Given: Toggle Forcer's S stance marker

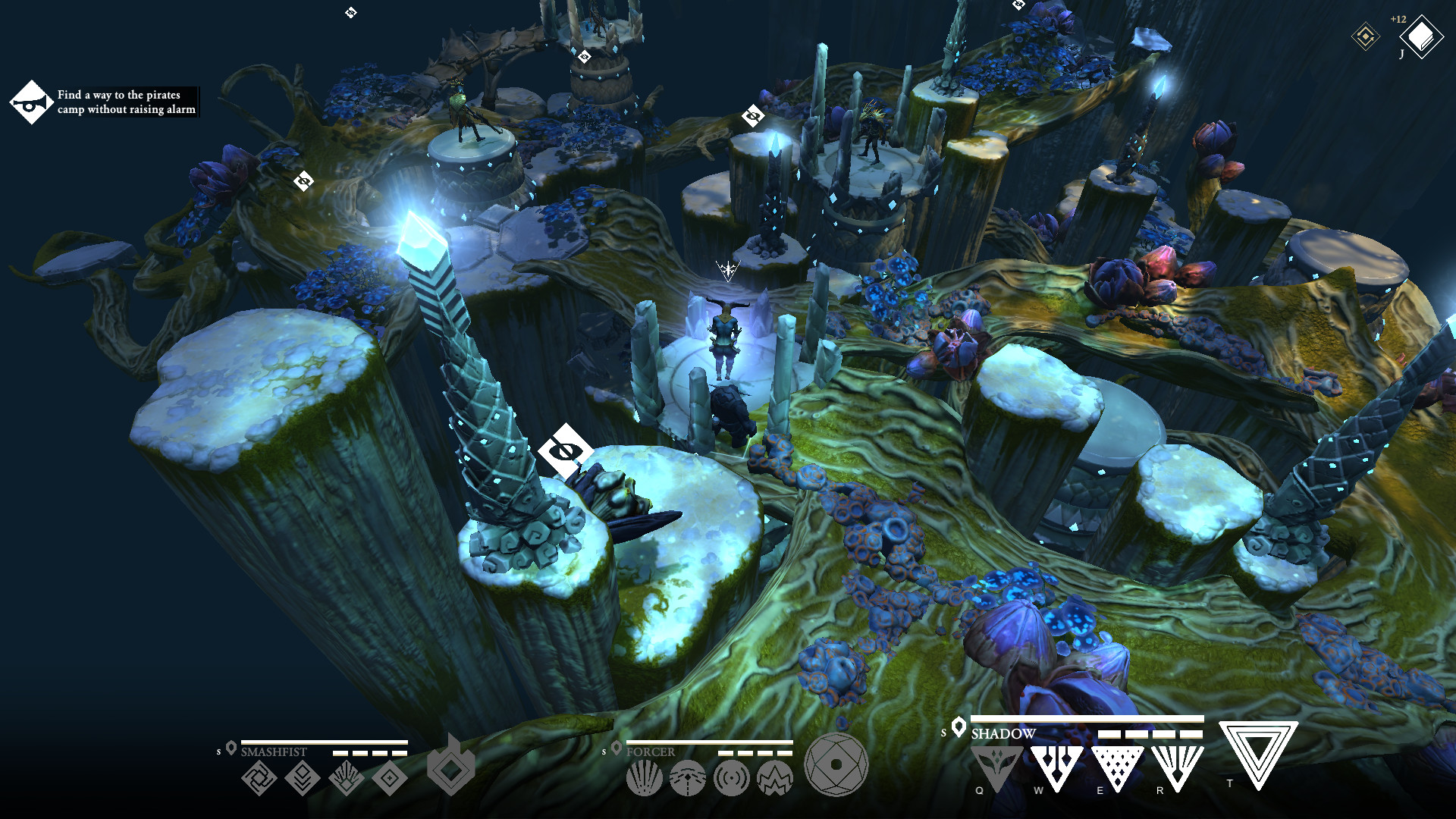Looking at the screenshot, I should (x=603, y=752).
